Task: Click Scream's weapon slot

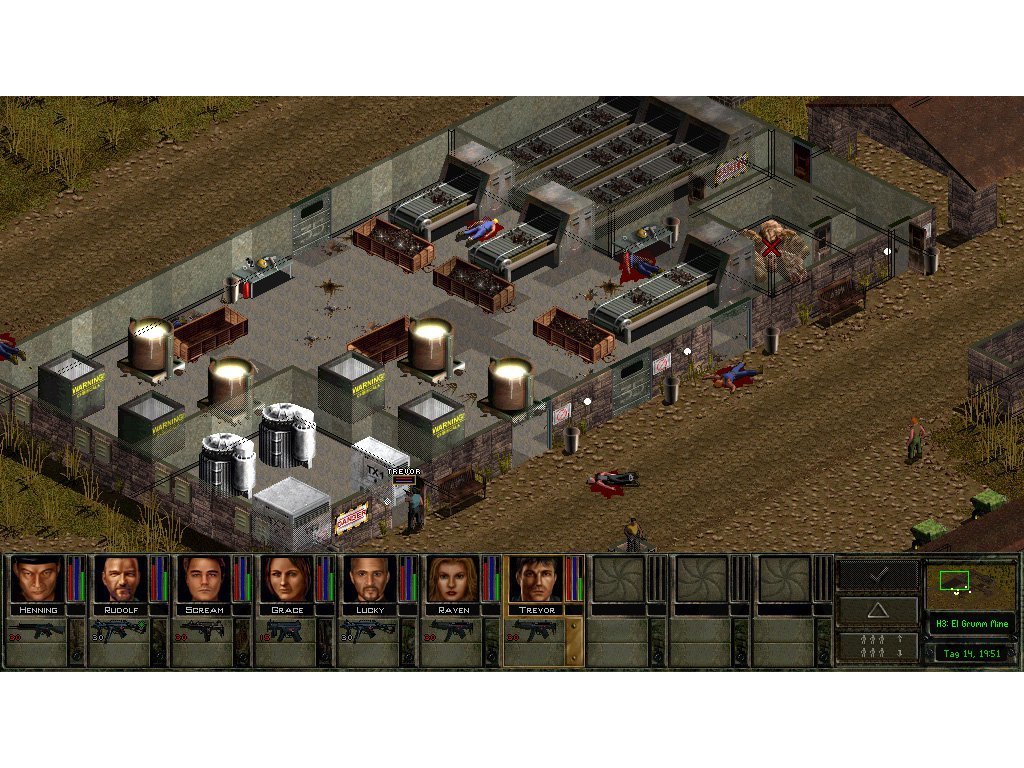Action: coord(203,632)
